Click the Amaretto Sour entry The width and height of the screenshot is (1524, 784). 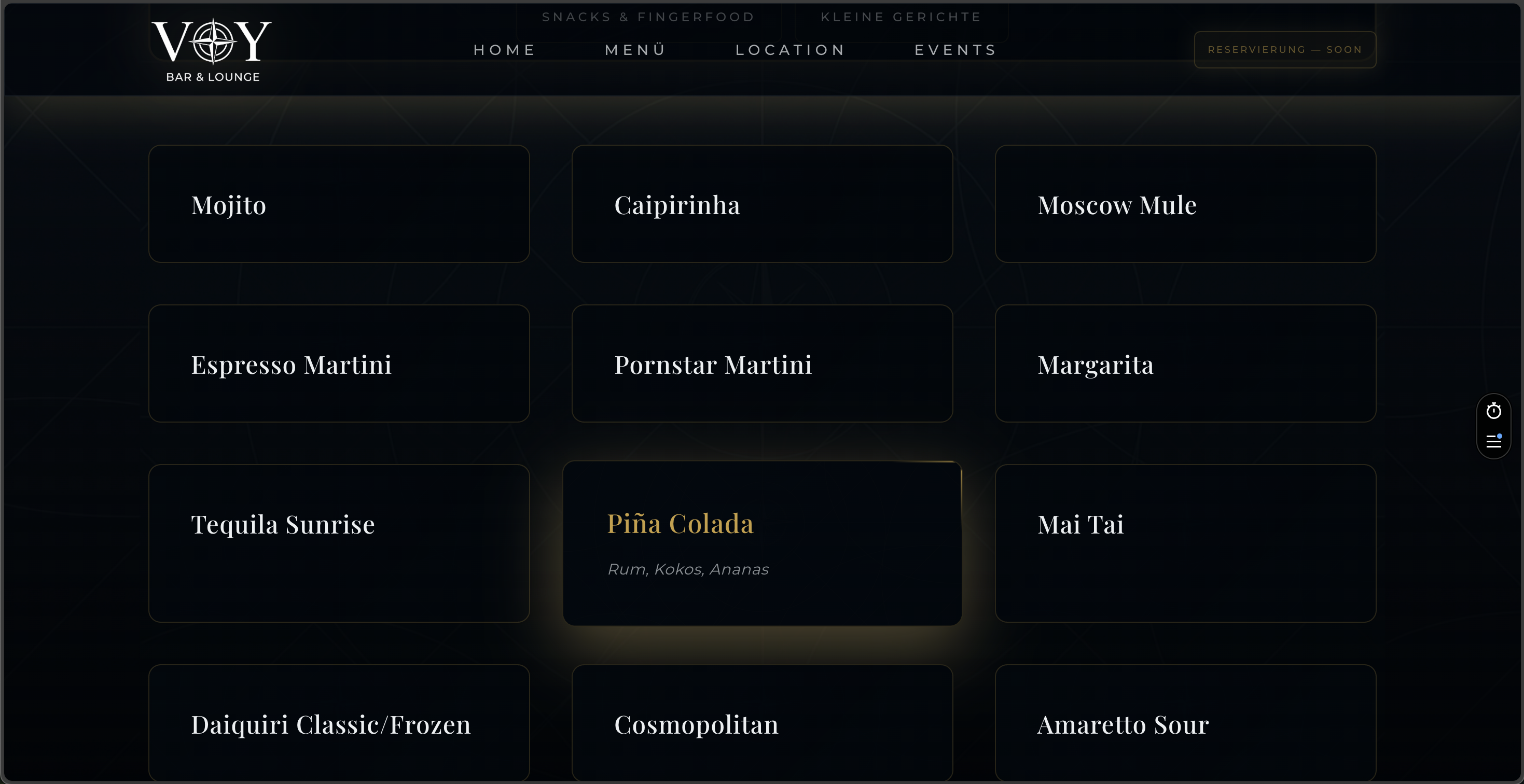[1186, 724]
